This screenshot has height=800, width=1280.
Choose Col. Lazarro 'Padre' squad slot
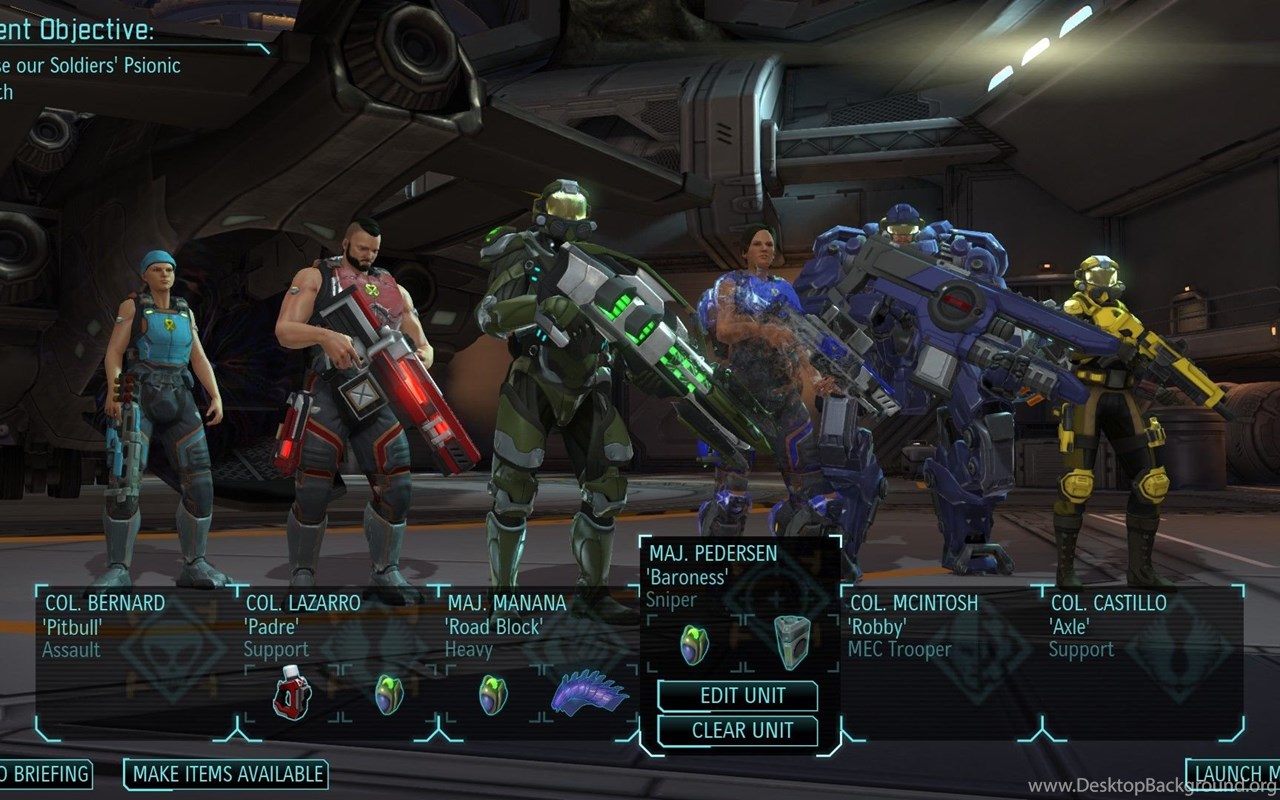click(302, 625)
